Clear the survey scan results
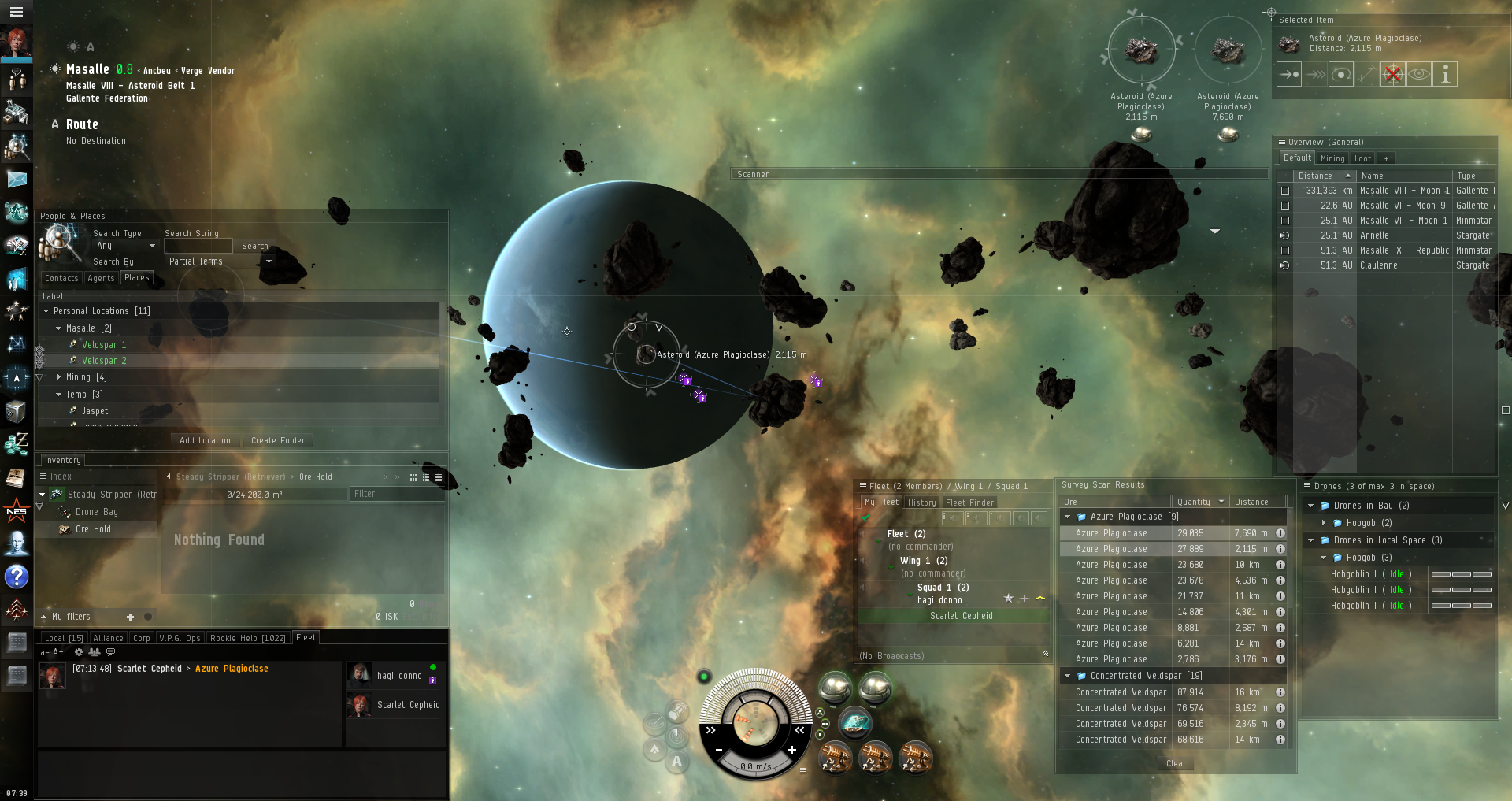The image size is (1512, 801). coord(1176,763)
